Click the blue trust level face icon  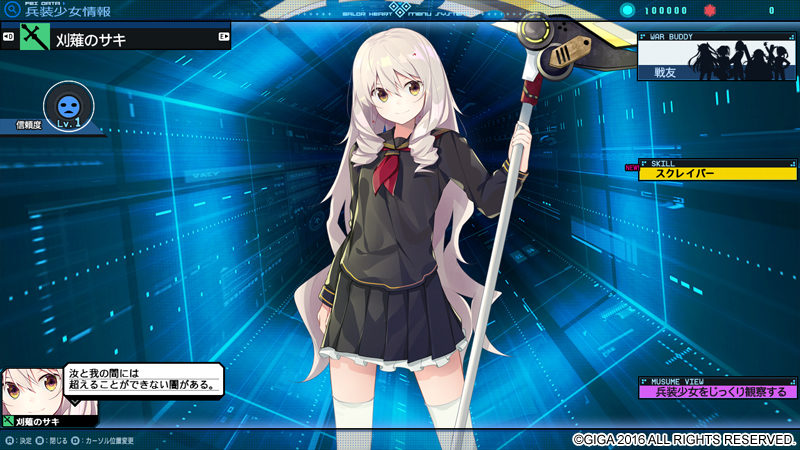click(69, 104)
